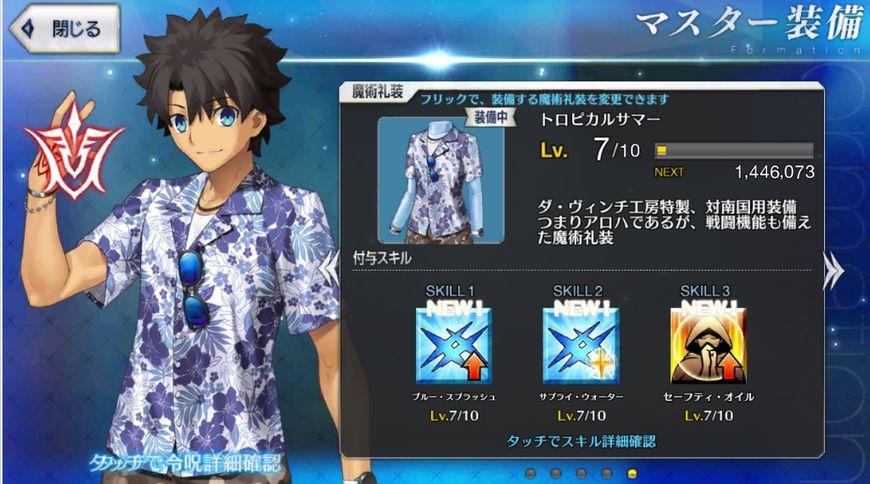The height and width of the screenshot is (484, 870).
Task: Close the Master Equipment screen
Action: coord(62,28)
